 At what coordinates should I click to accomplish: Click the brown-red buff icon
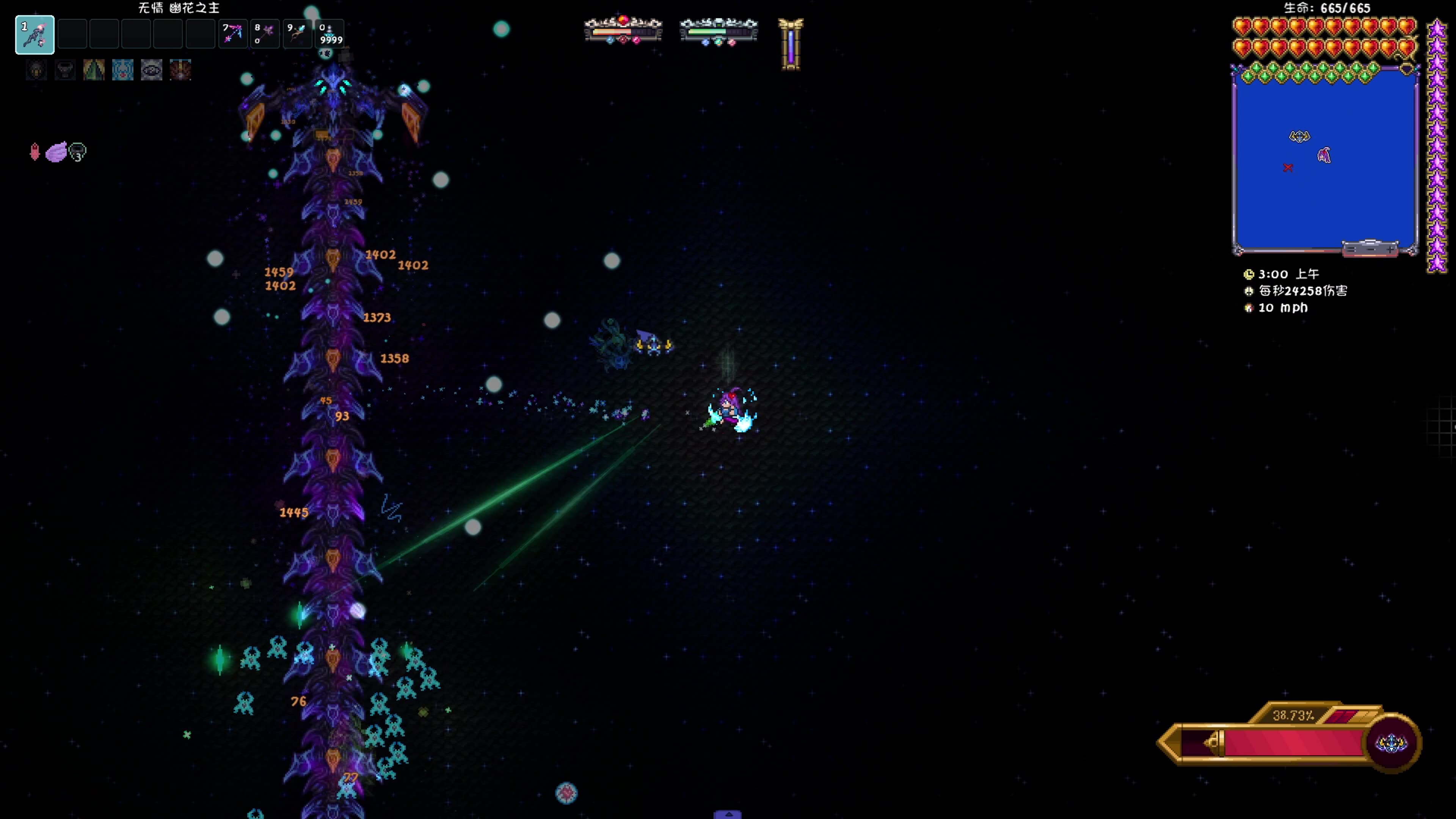pyautogui.click(x=180, y=70)
